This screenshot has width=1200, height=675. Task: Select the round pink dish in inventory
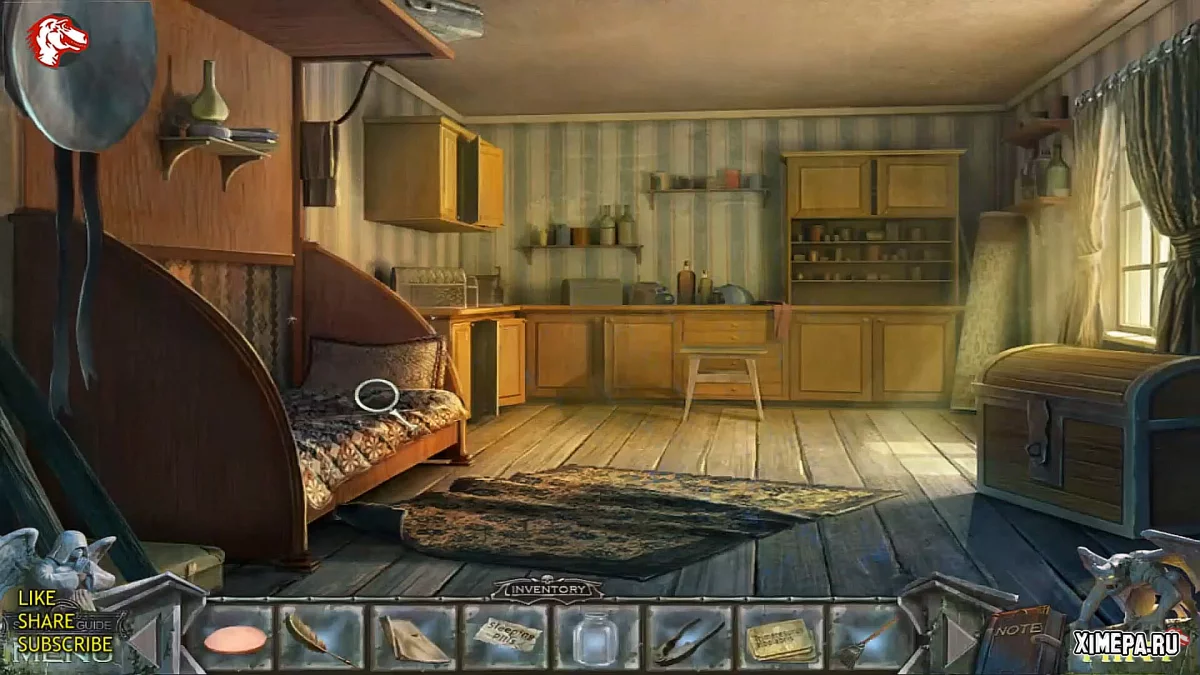pos(236,638)
